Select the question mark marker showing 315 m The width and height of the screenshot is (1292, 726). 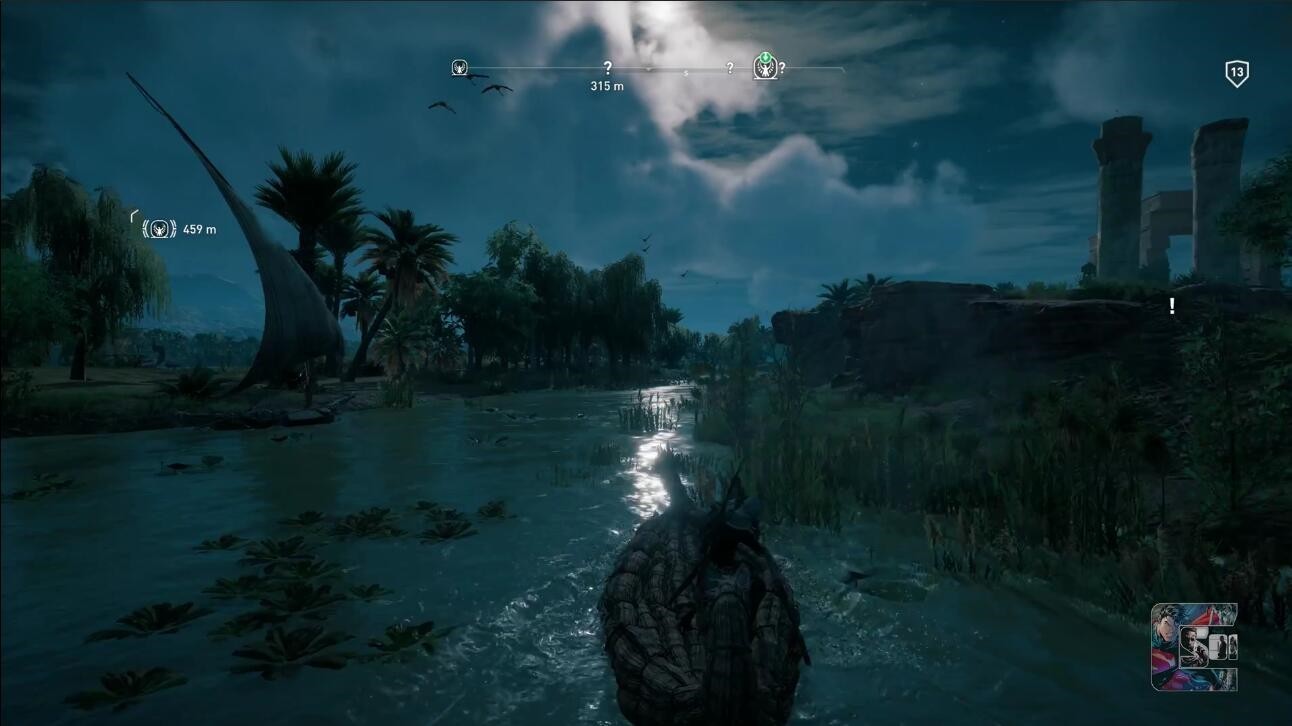click(x=607, y=68)
